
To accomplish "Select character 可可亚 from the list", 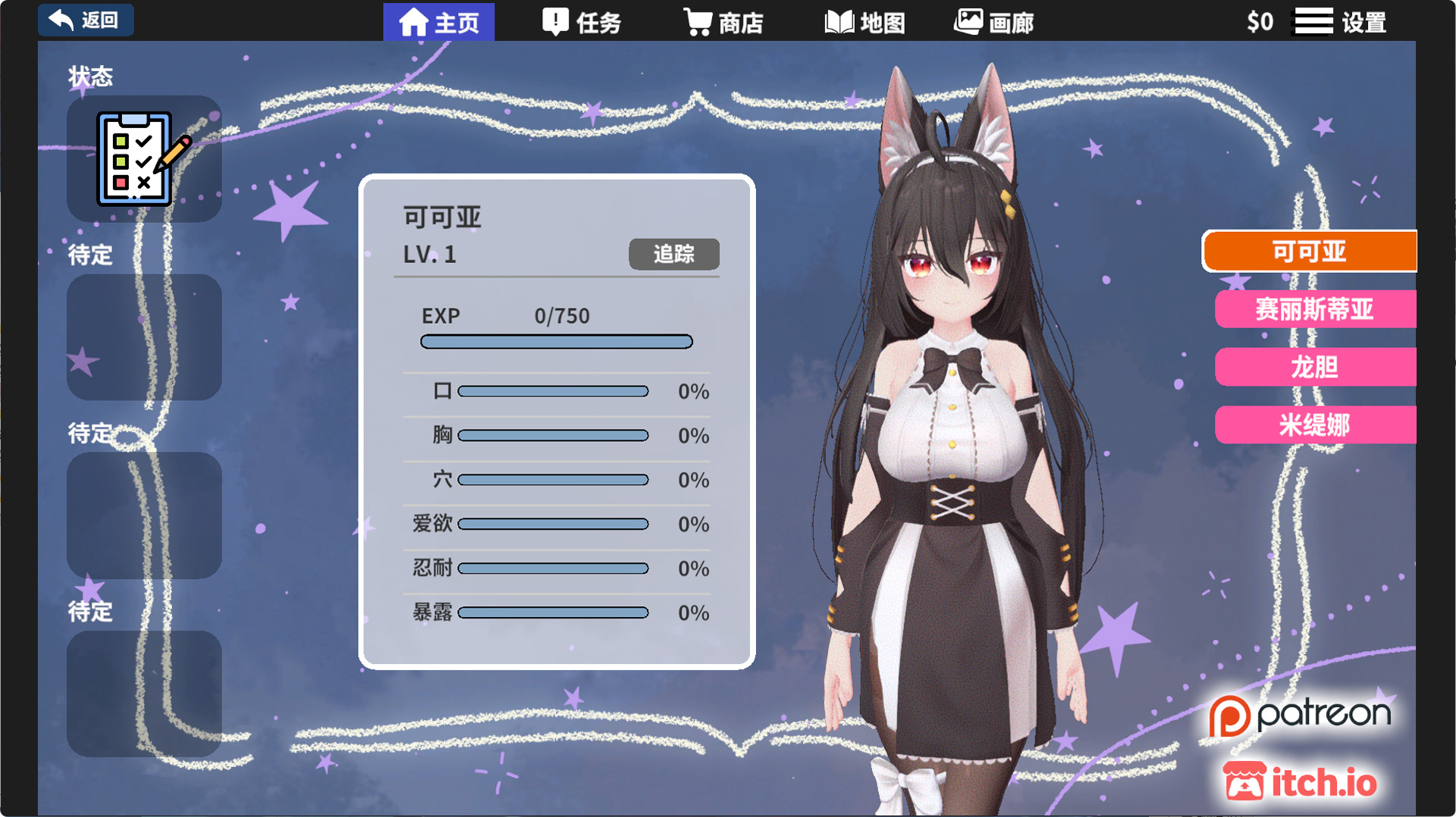I will 1310,252.
